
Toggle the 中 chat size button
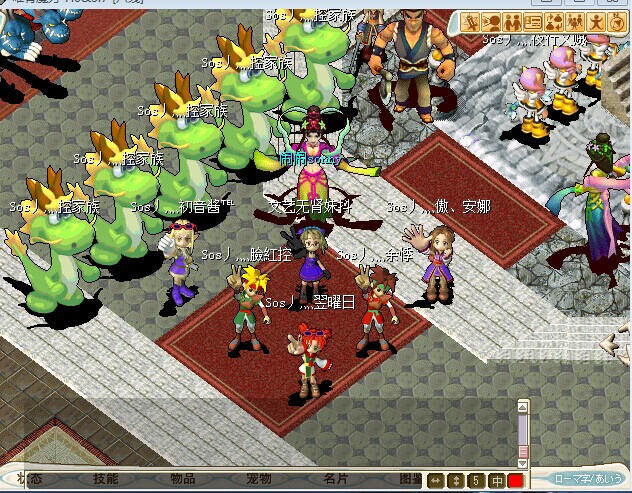tap(497, 481)
